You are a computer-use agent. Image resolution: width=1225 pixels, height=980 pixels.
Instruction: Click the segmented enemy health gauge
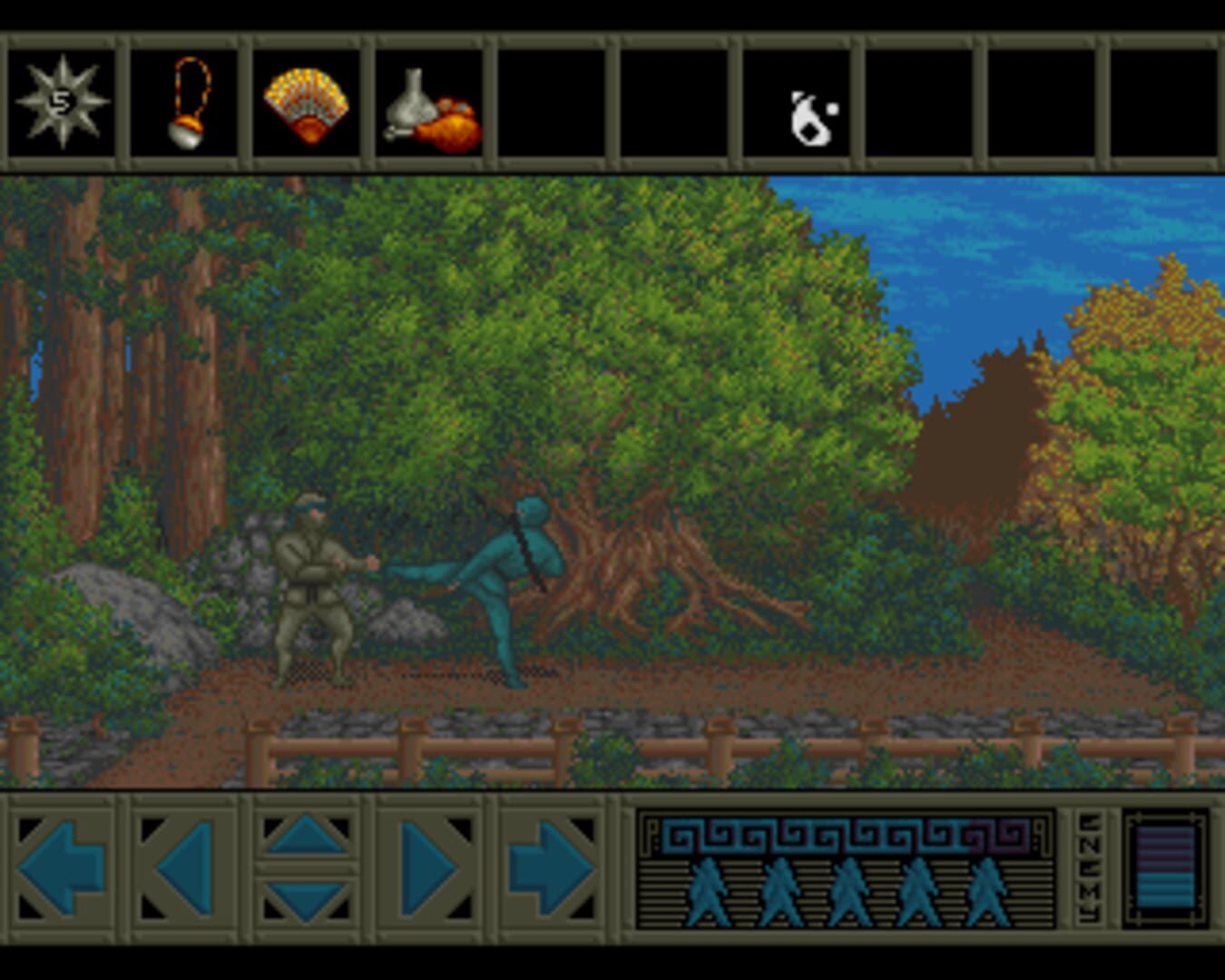(x=1165, y=867)
